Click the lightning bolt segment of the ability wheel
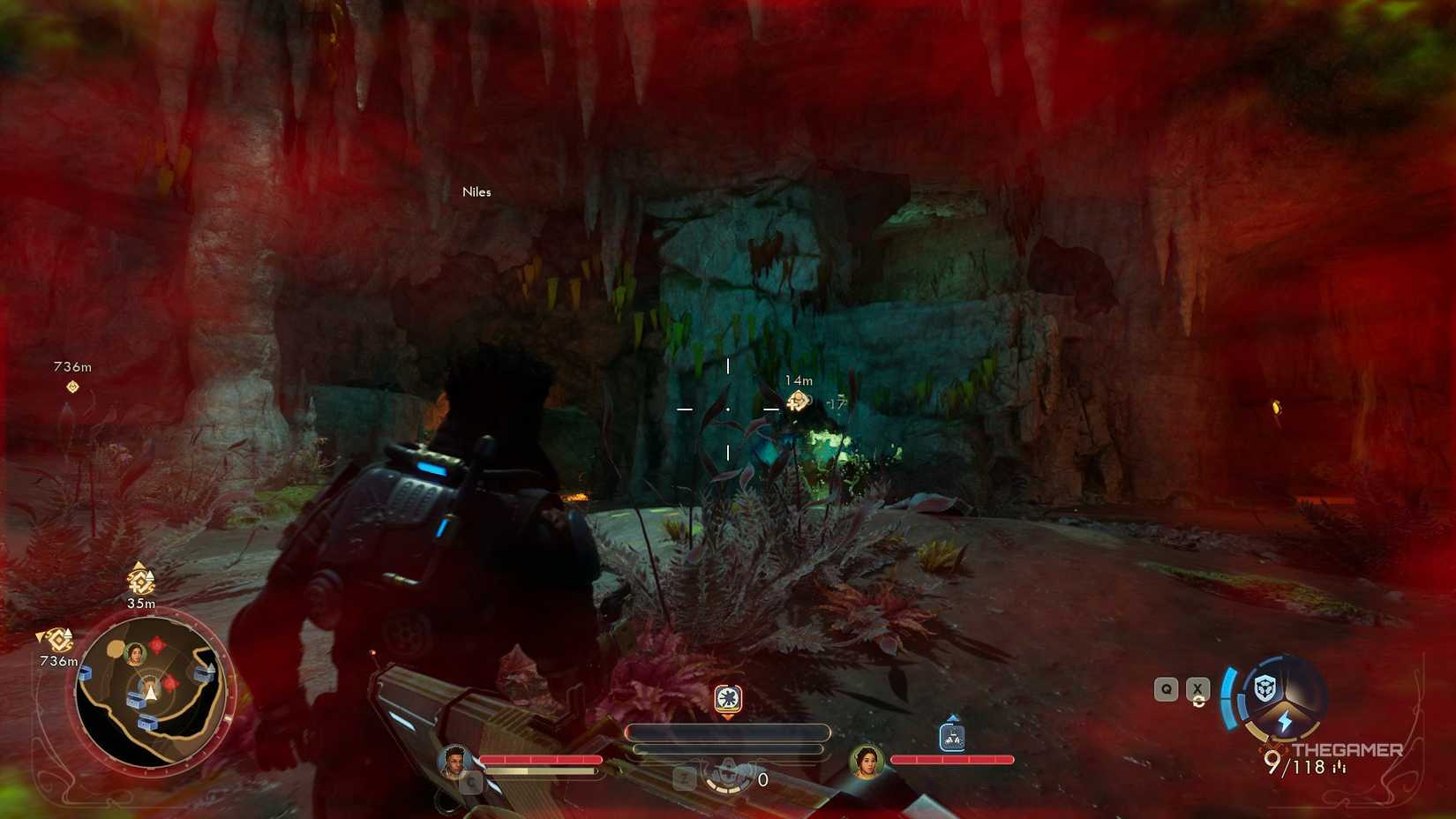1456x819 pixels. tap(1285, 719)
